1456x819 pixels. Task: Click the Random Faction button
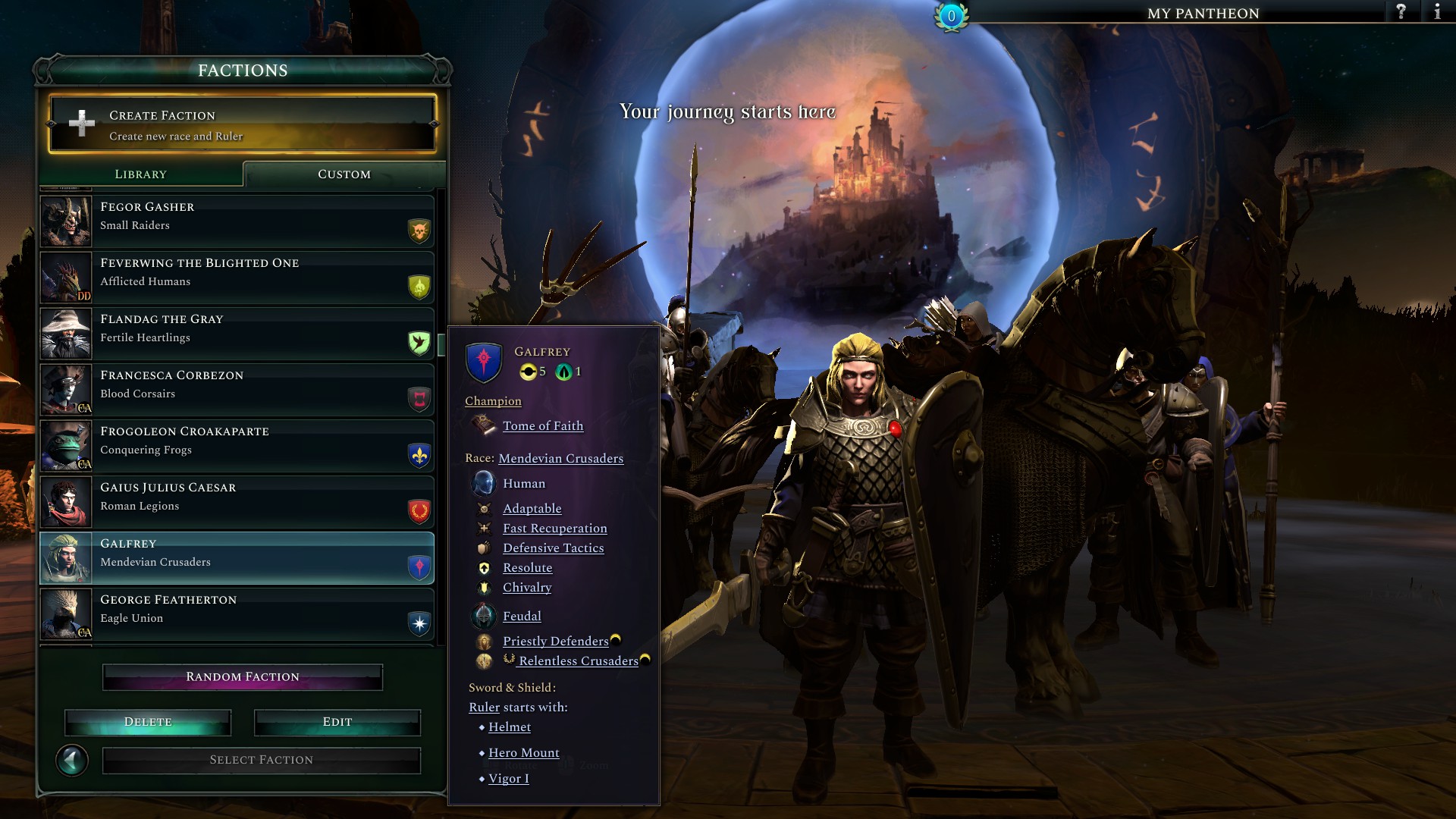(242, 676)
